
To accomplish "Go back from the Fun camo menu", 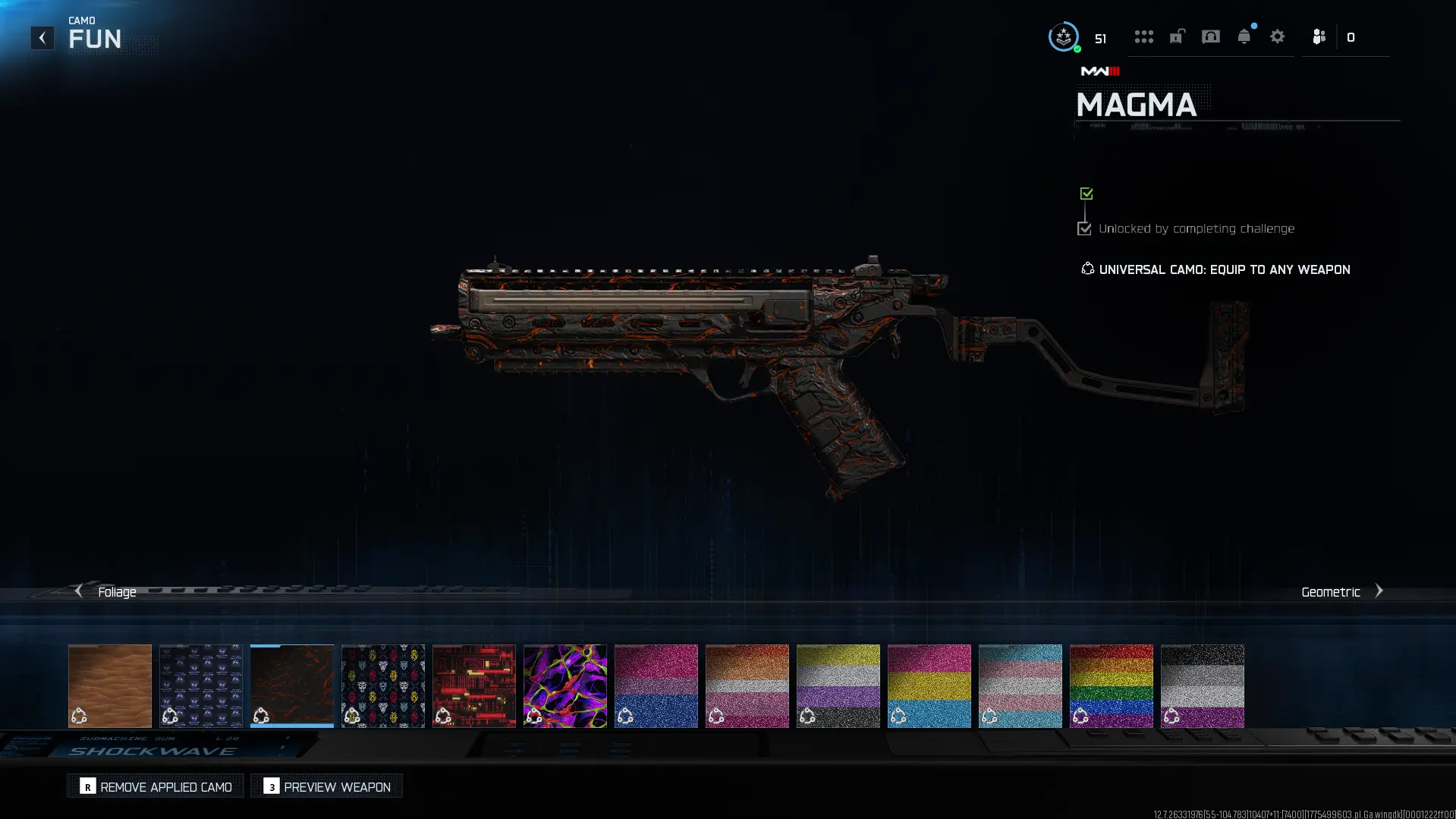I will [x=42, y=38].
